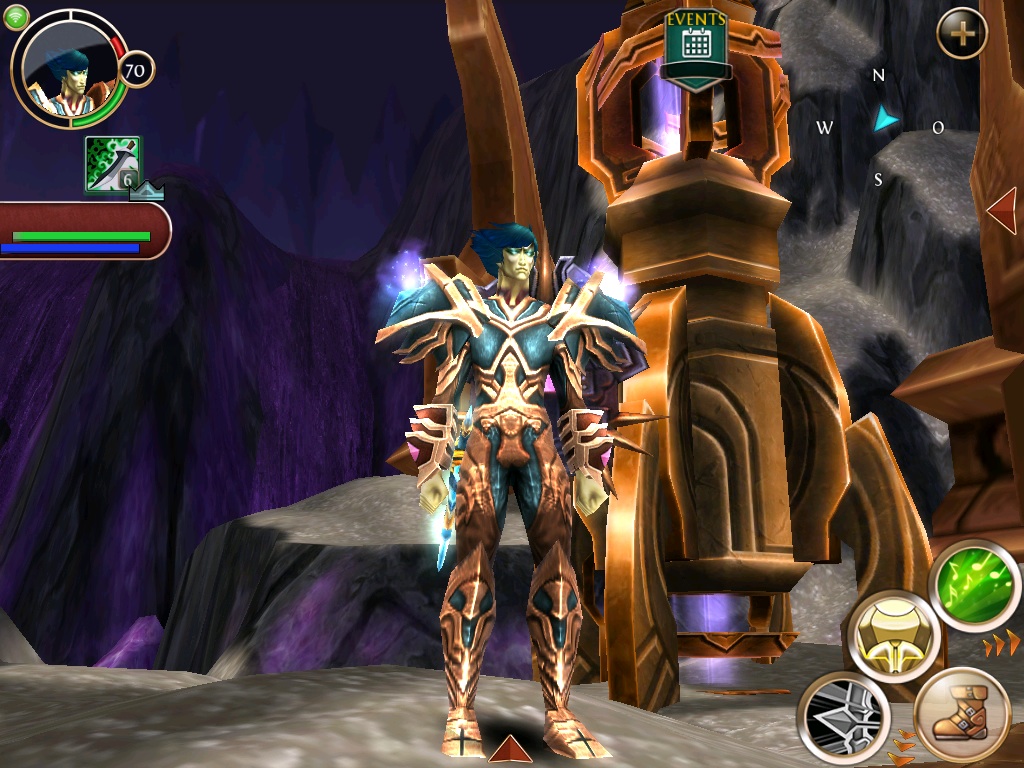Use the golden shield skill

[893, 635]
